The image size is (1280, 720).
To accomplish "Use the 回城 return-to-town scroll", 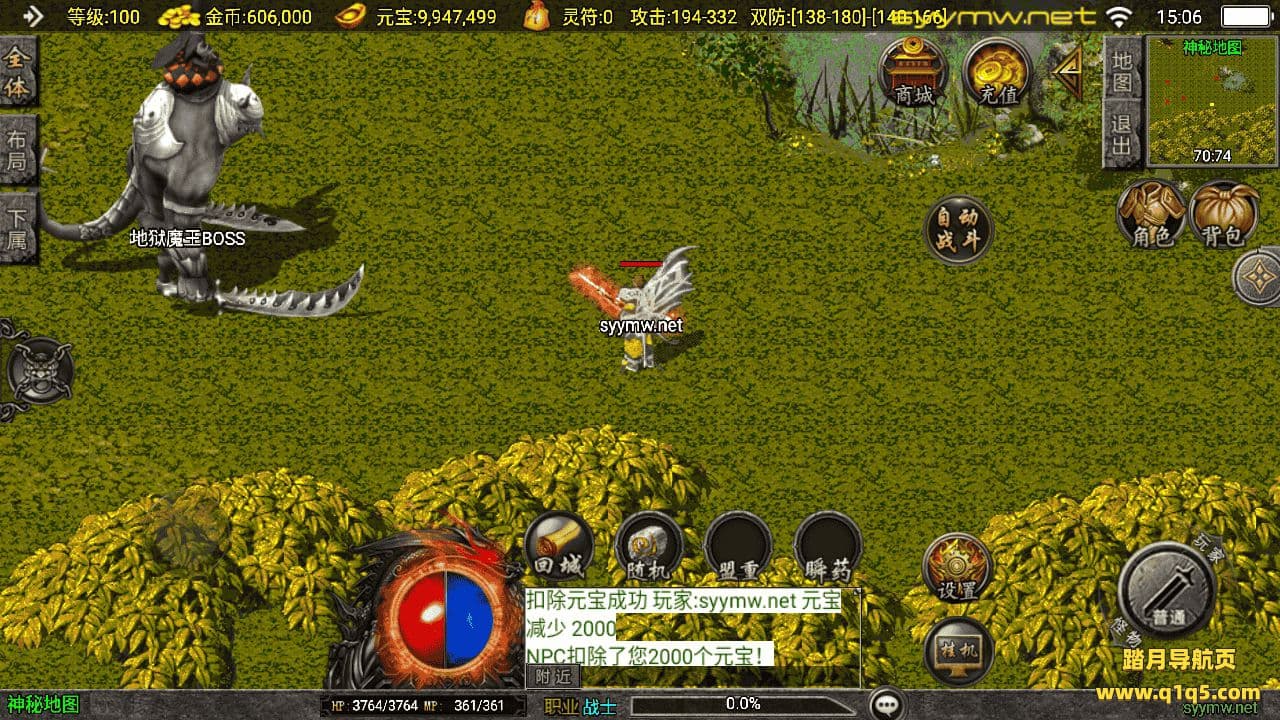I will (558, 547).
